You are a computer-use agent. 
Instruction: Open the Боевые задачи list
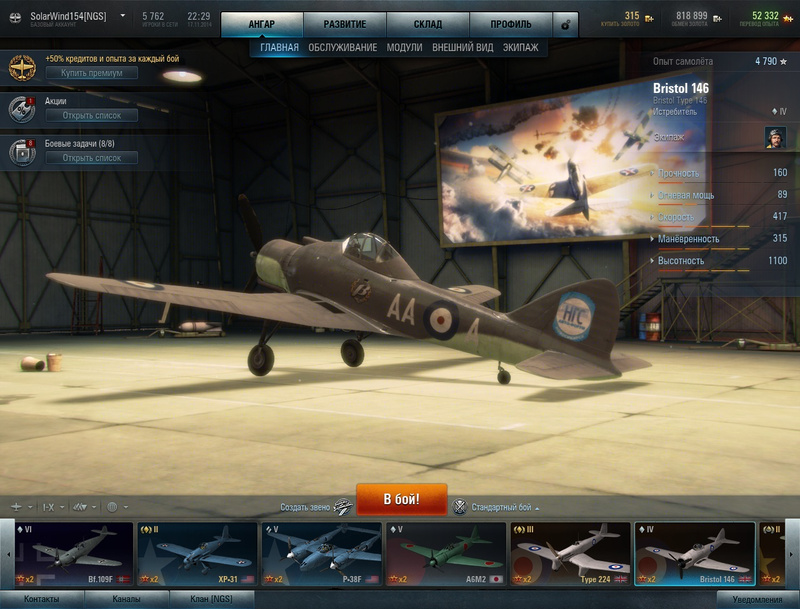coord(91,158)
